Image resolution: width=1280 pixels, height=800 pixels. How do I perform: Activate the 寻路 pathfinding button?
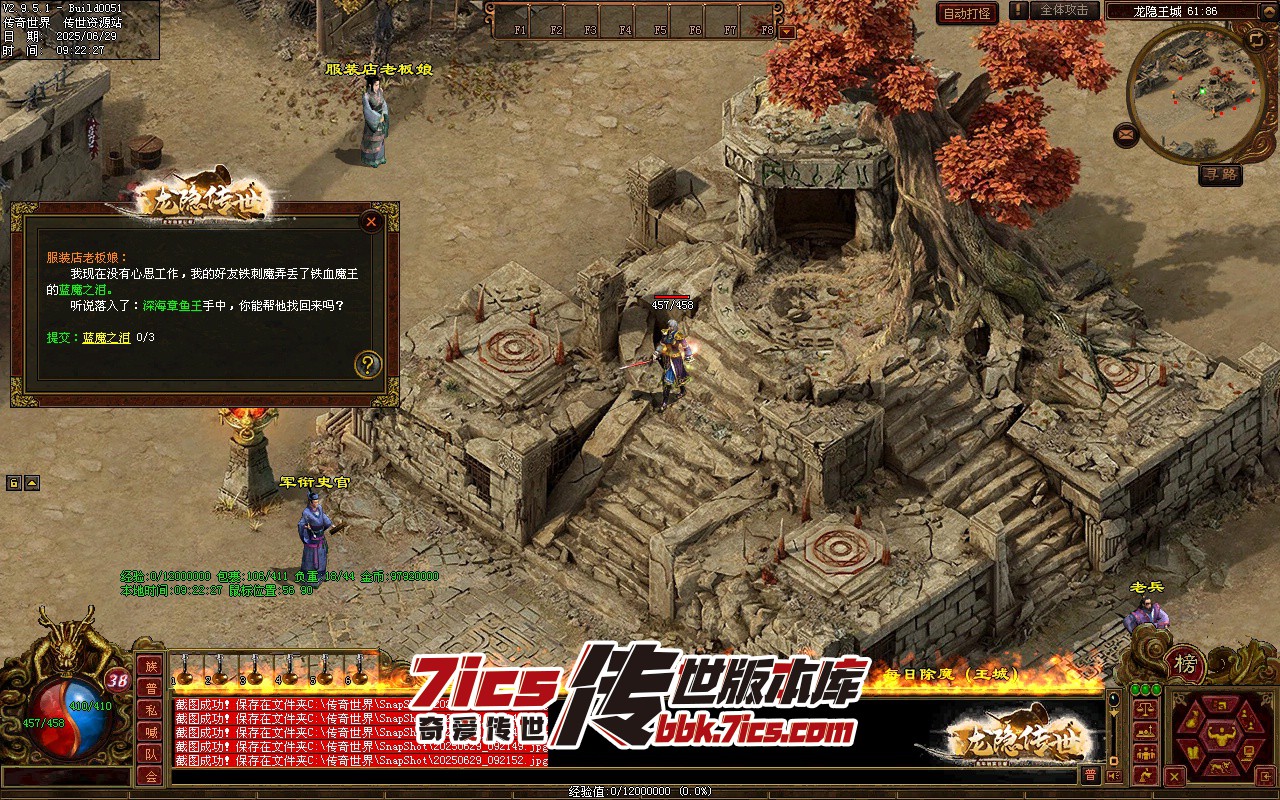(1220, 175)
